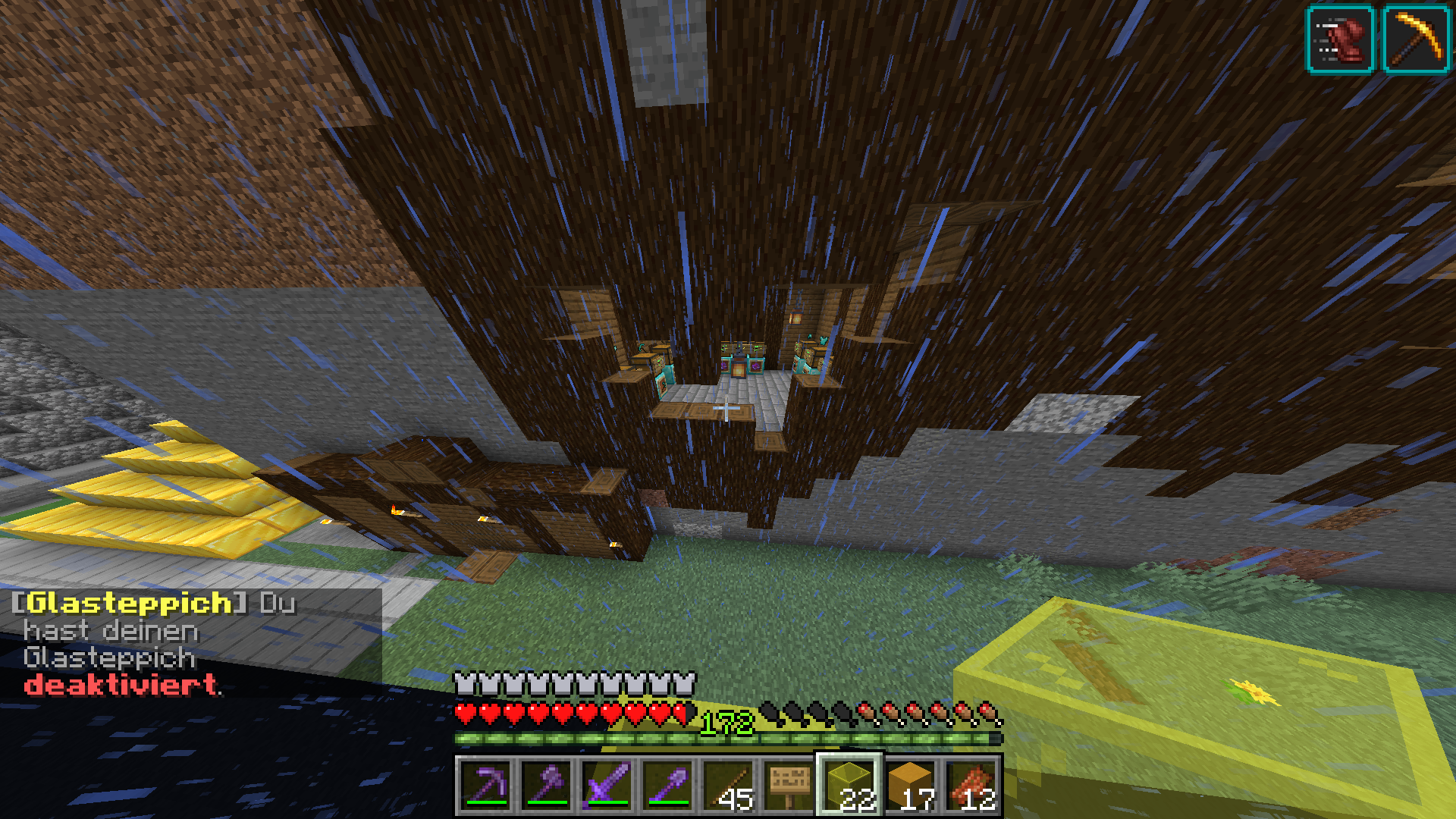Select the yellow glass block slot

(x=850, y=785)
